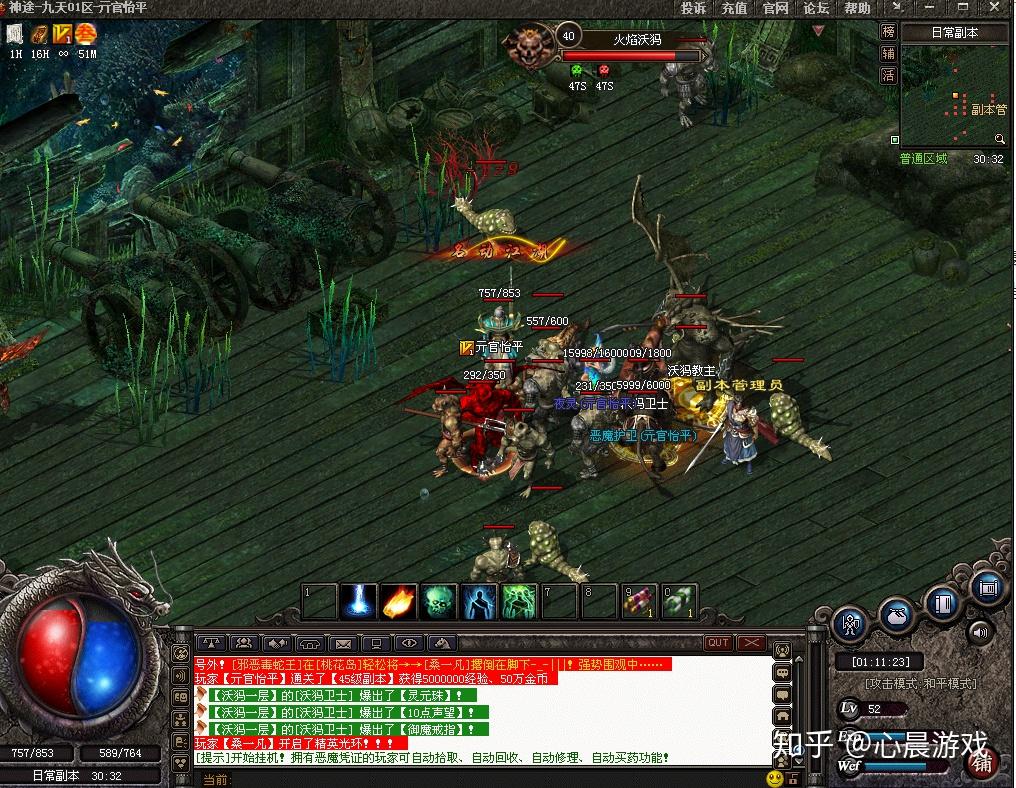Toggle the sound speaker button

[980, 631]
